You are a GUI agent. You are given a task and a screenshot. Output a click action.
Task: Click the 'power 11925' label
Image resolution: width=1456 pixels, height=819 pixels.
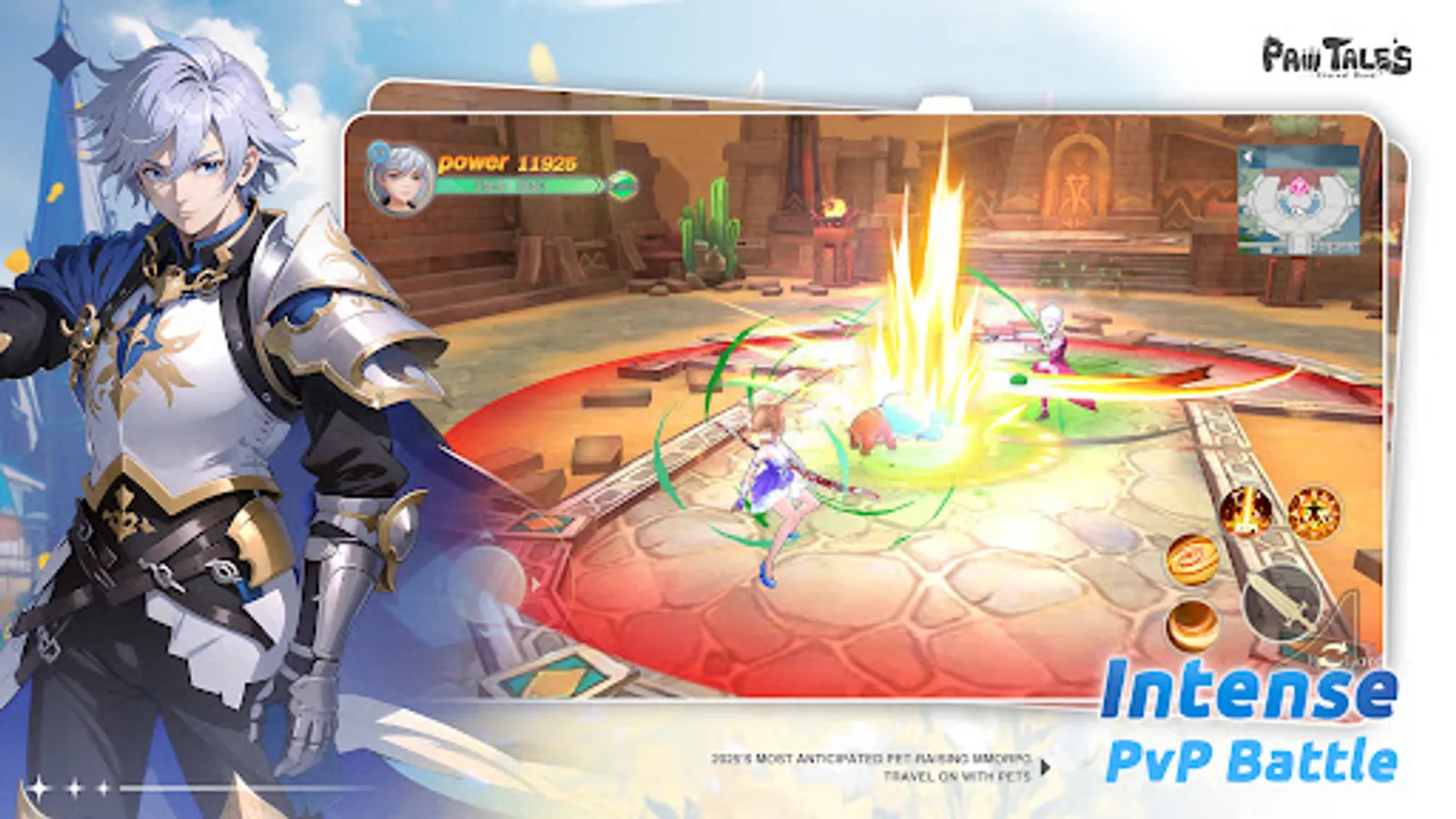(x=509, y=162)
